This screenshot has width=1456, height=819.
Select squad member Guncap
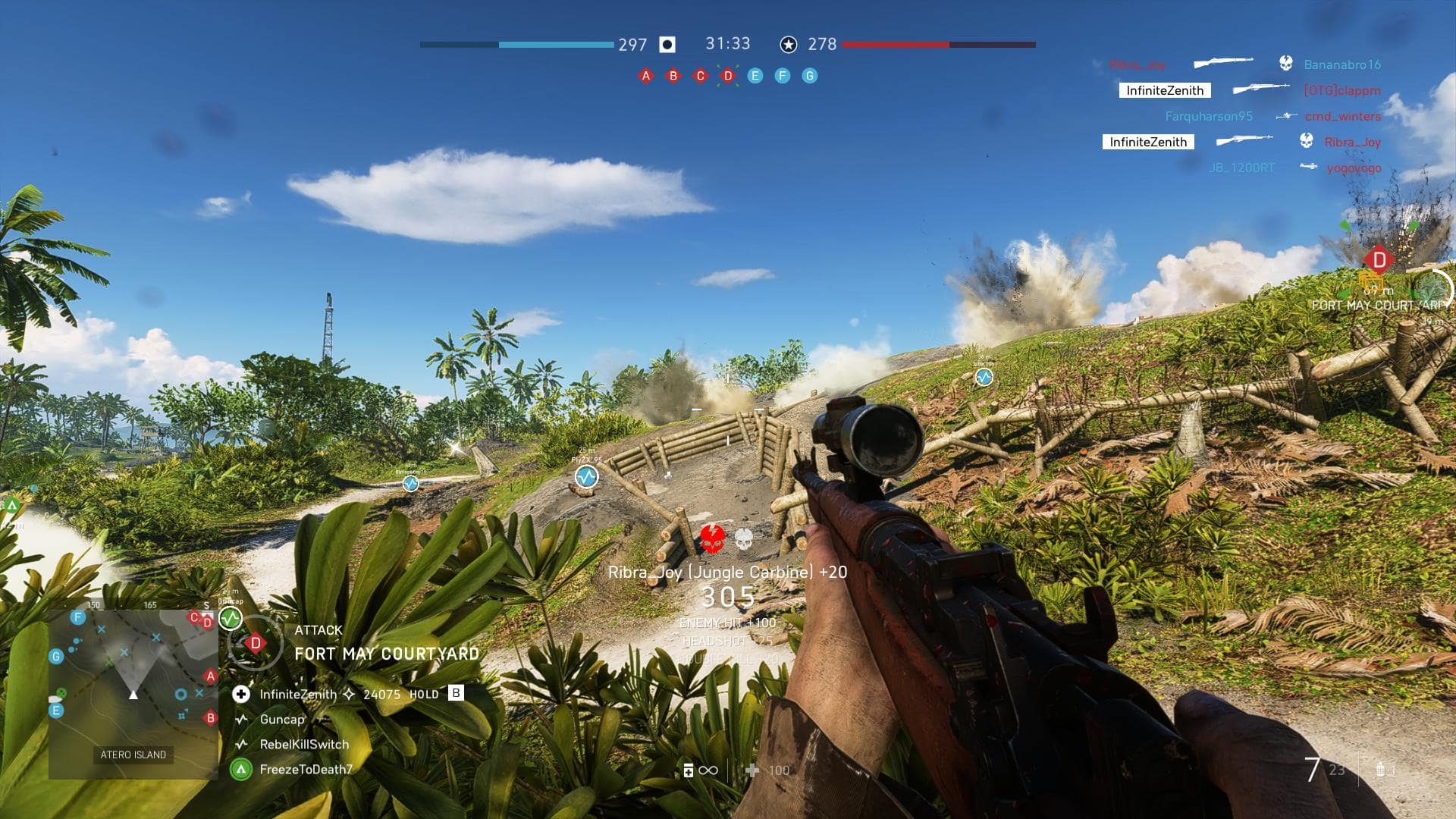pos(282,720)
